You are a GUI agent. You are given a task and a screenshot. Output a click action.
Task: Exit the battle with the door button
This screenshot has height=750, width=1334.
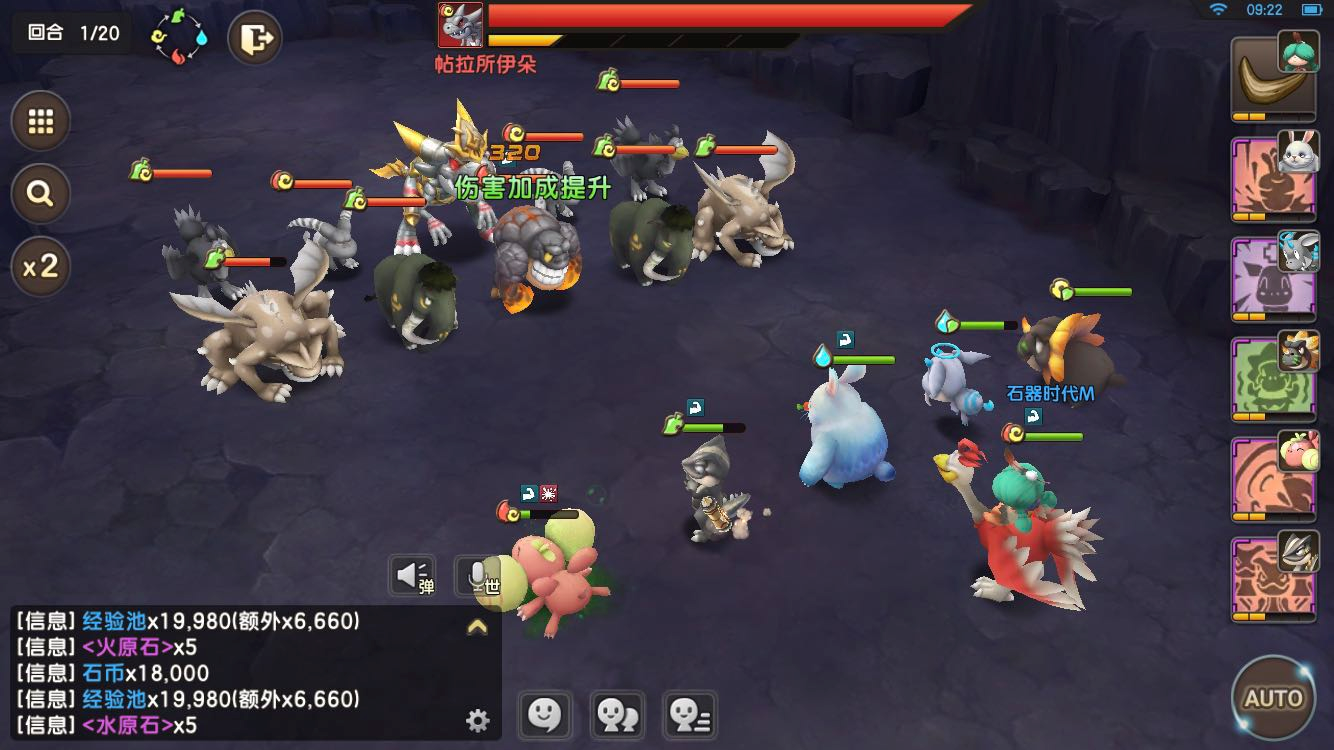click(x=255, y=39)
